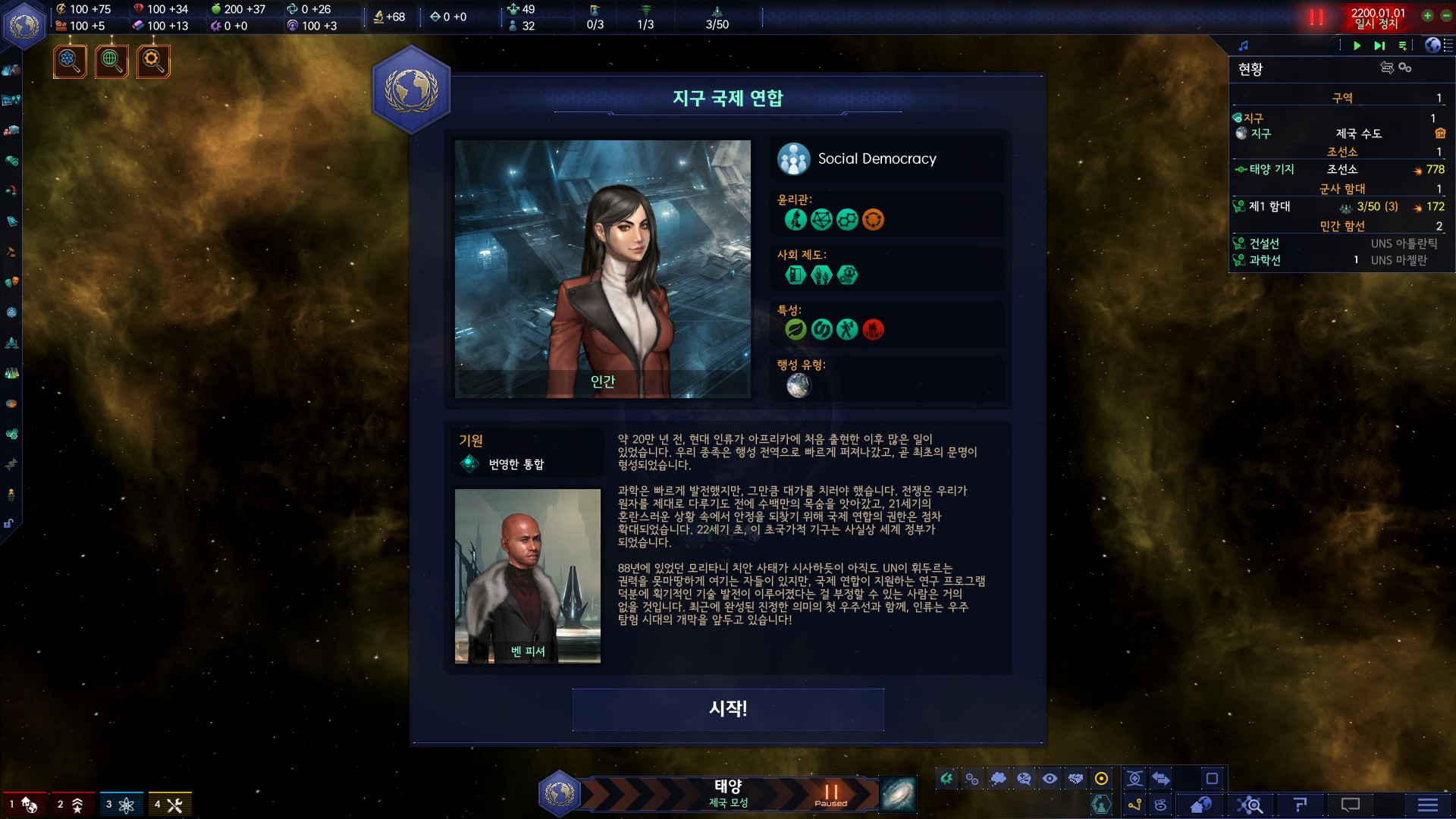Select the 과학선 science ship row
The height and width of the screenshot is (819, 1456).
click(x=1265, y=260)
